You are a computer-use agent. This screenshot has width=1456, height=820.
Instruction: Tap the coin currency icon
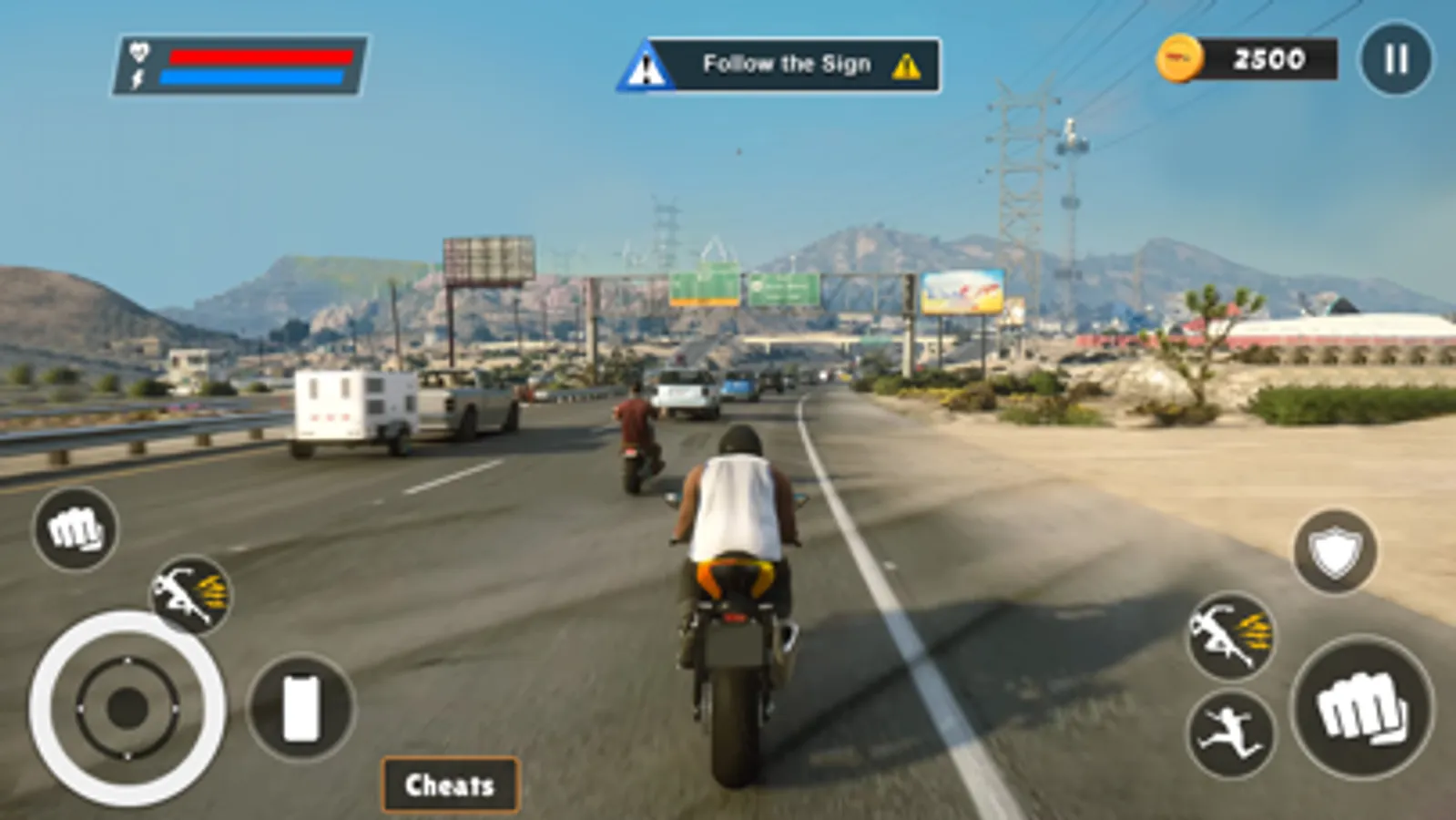[1181, 59]
